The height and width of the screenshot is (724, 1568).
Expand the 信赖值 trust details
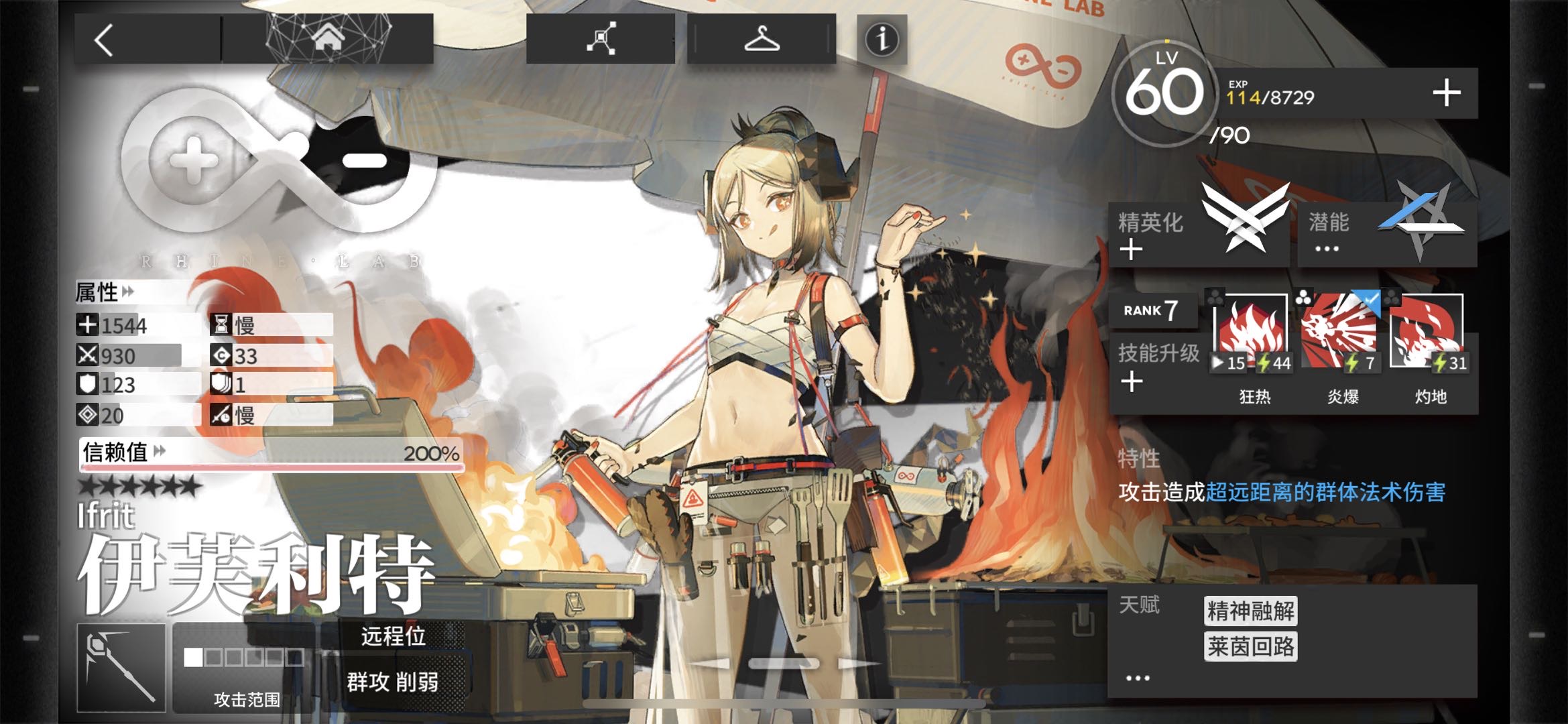pos(123,452)
